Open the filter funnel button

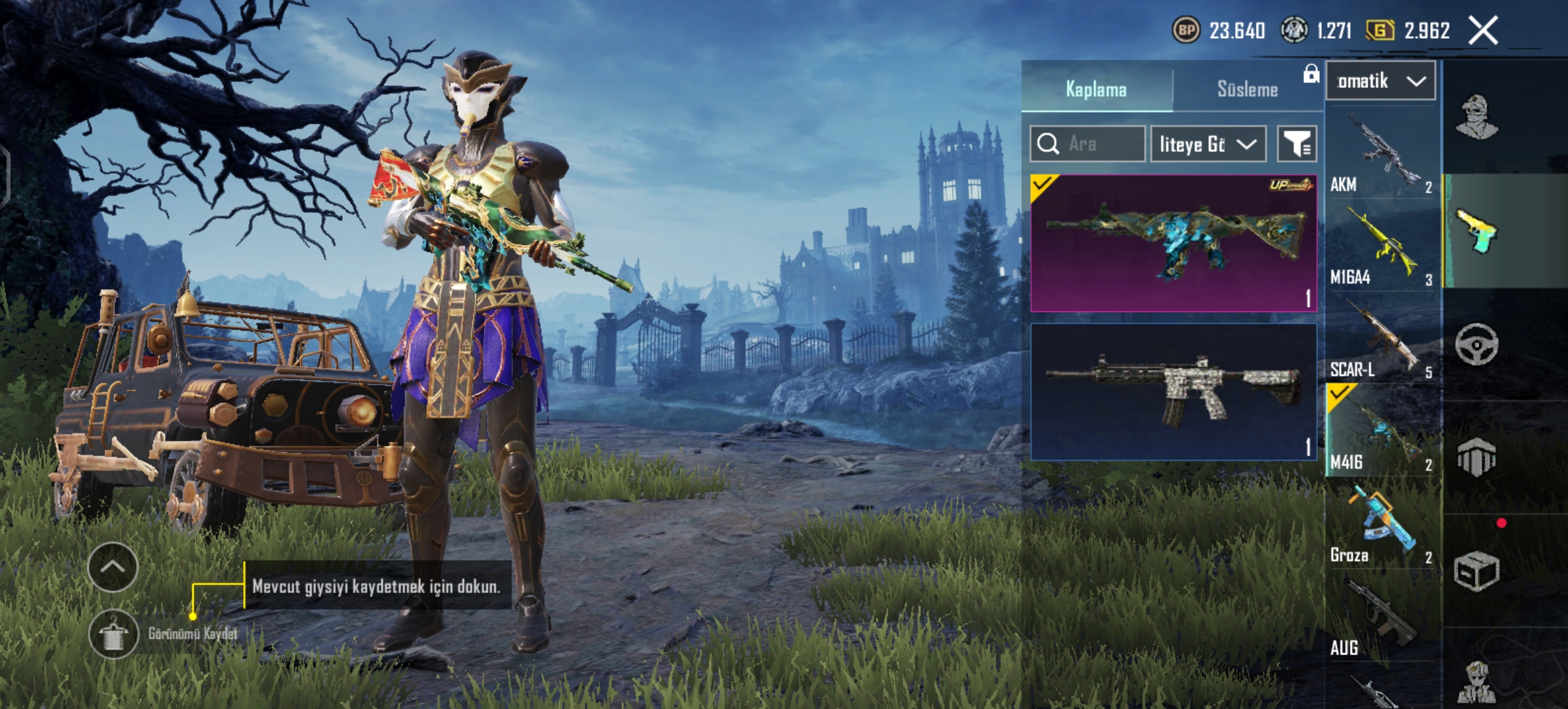(1297, 144)
